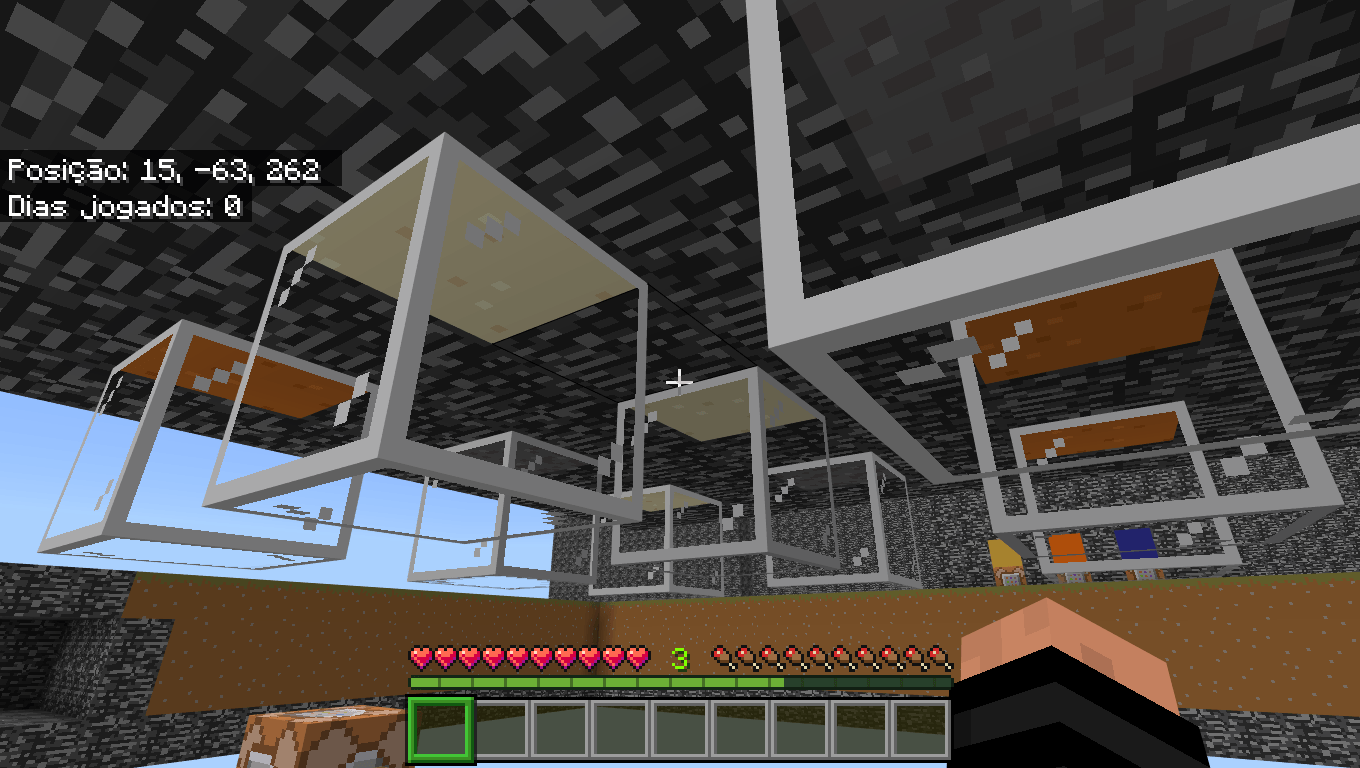Click the orange bed on the far wall

click(1066, 549)
